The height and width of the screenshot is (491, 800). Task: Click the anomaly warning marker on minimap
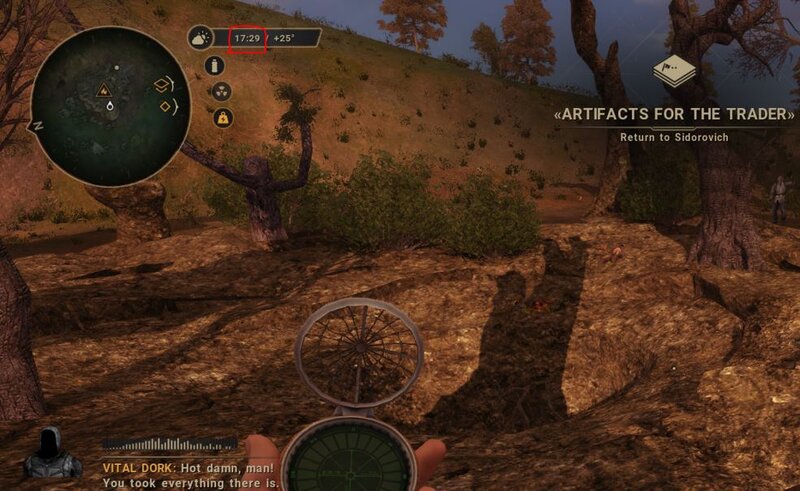click(x=103, y=90)
